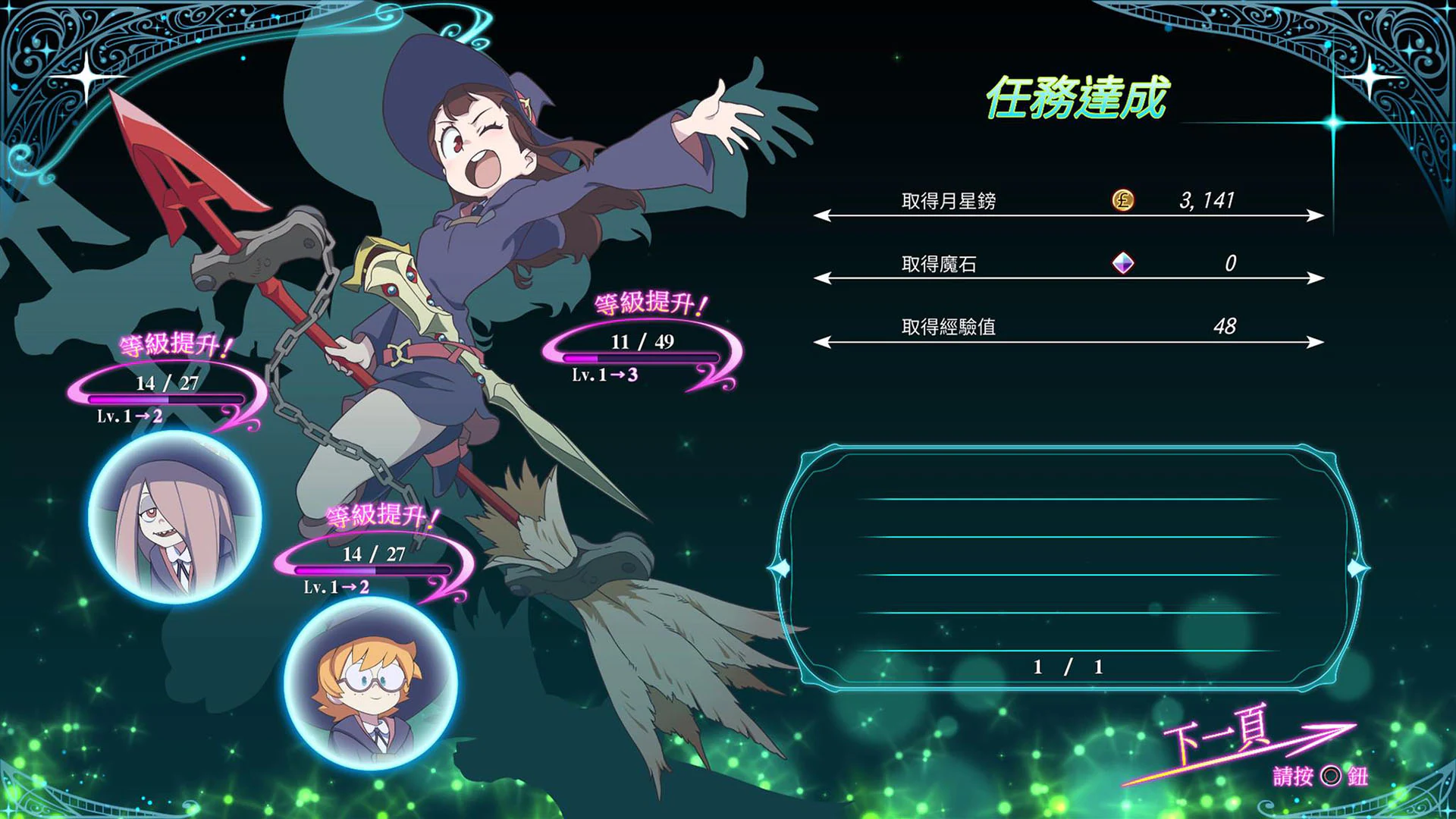
Task: Click the controller button icon after 請按
Action: pyautogui.click(x=1332, y=777)
